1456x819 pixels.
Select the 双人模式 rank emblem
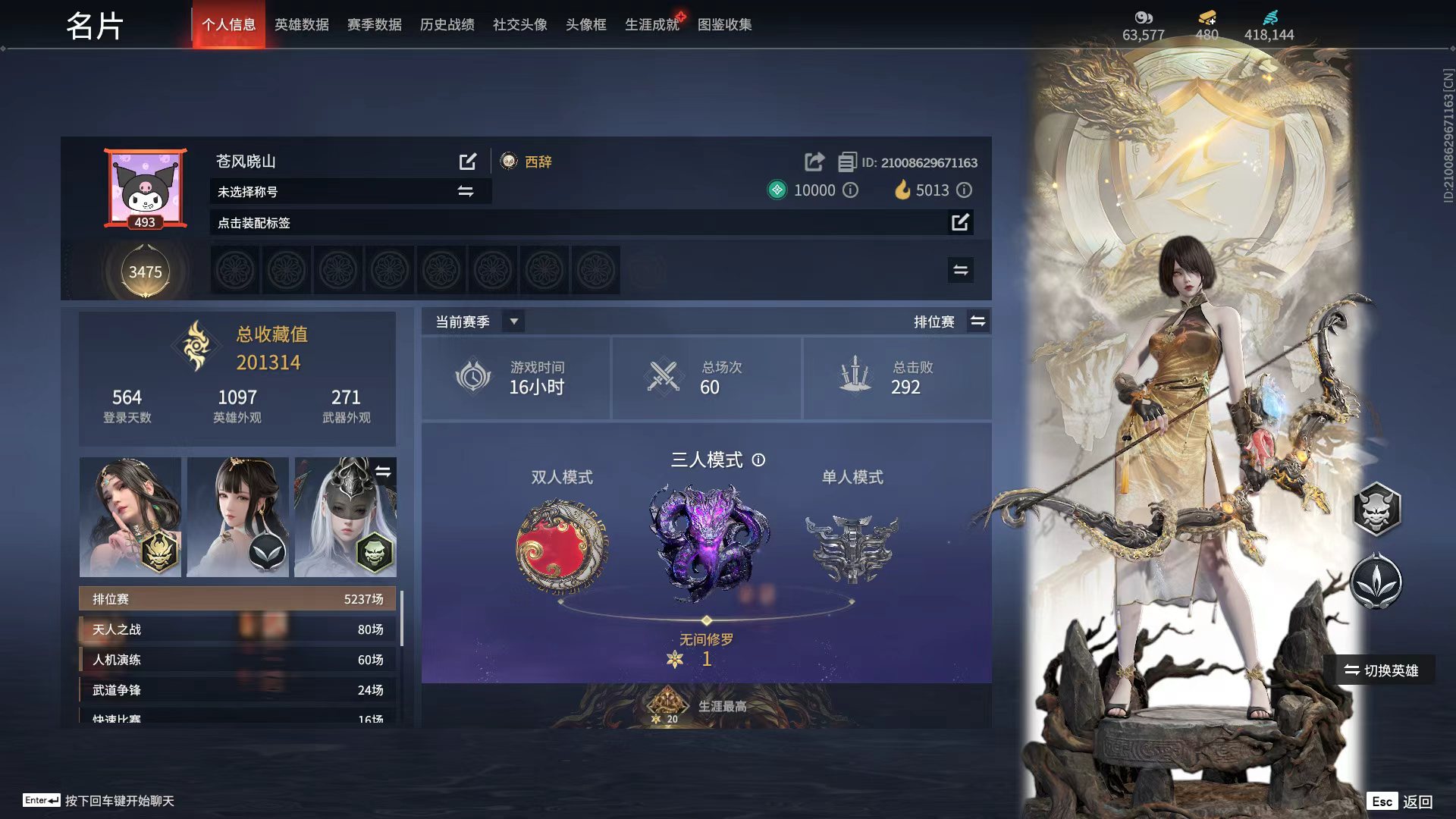(562, 547)
